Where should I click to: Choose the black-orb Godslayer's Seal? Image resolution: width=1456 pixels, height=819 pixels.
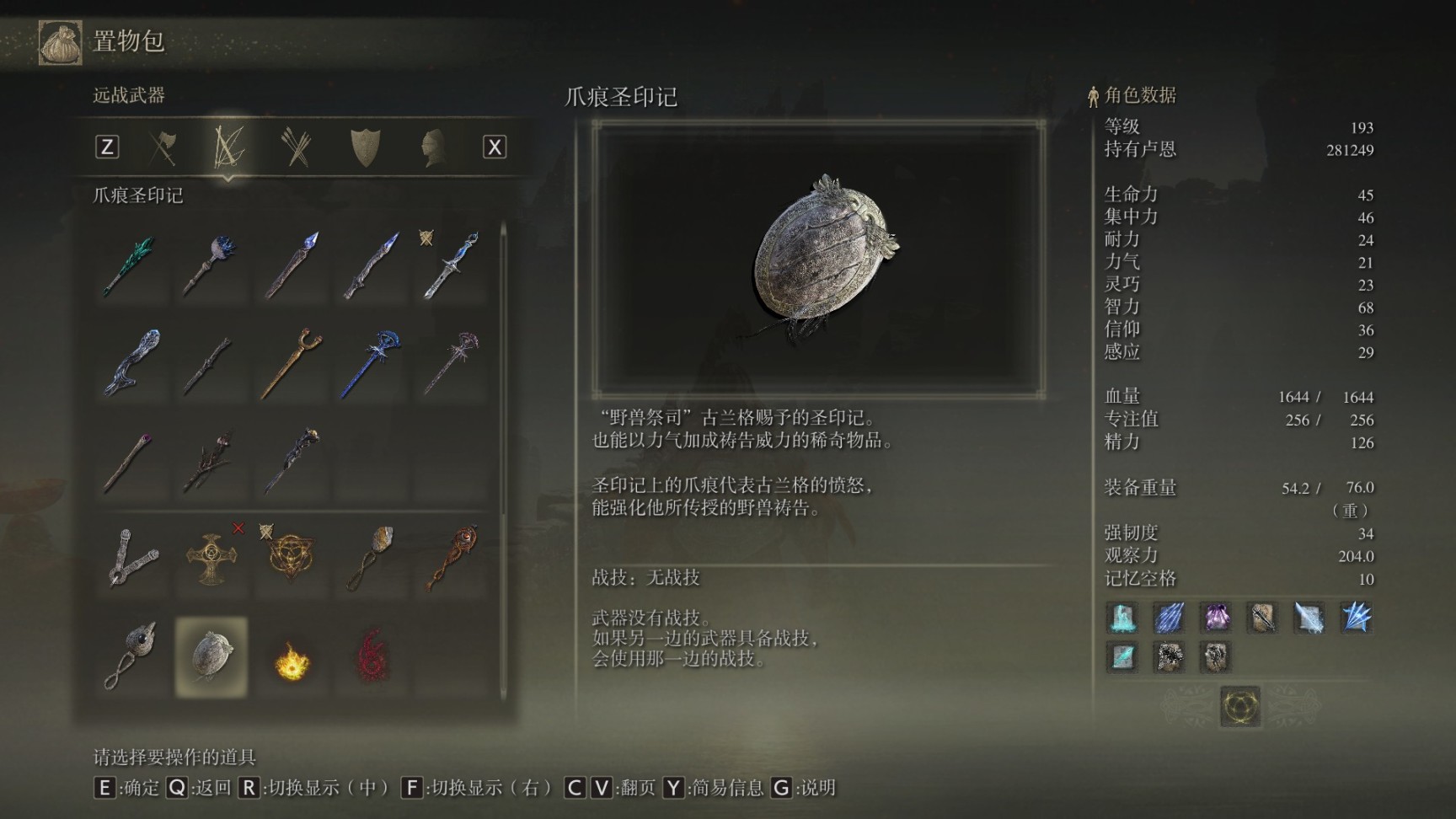(x=131, y=657)
